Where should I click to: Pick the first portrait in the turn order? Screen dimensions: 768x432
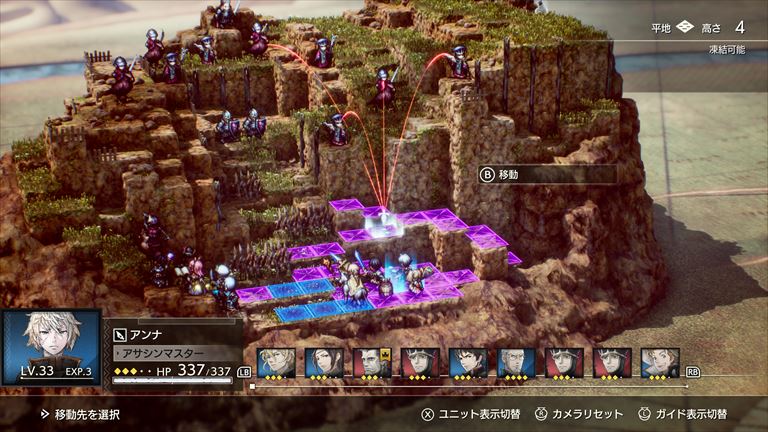coord(276,362)
